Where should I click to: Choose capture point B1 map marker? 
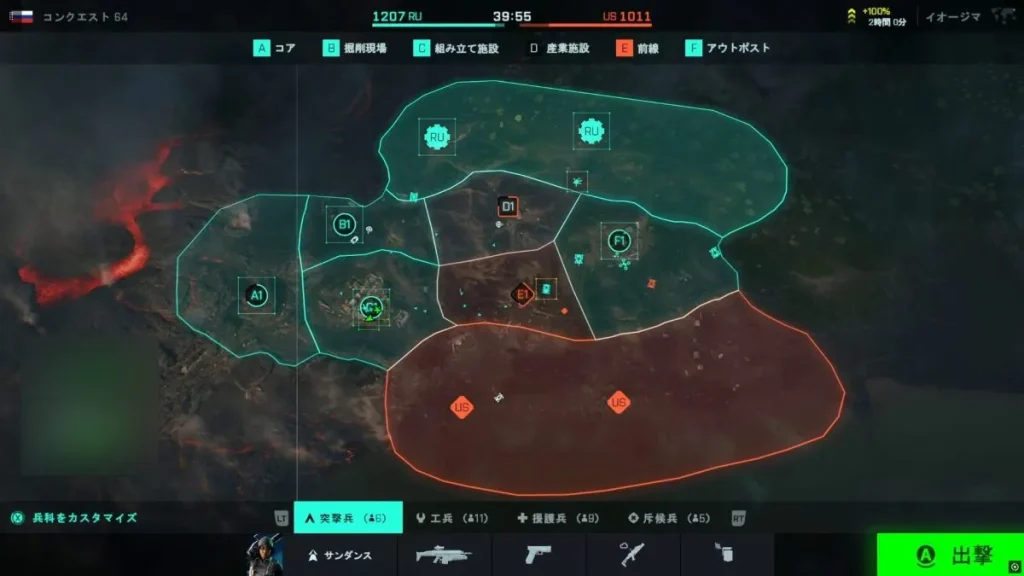click(344, 225)
